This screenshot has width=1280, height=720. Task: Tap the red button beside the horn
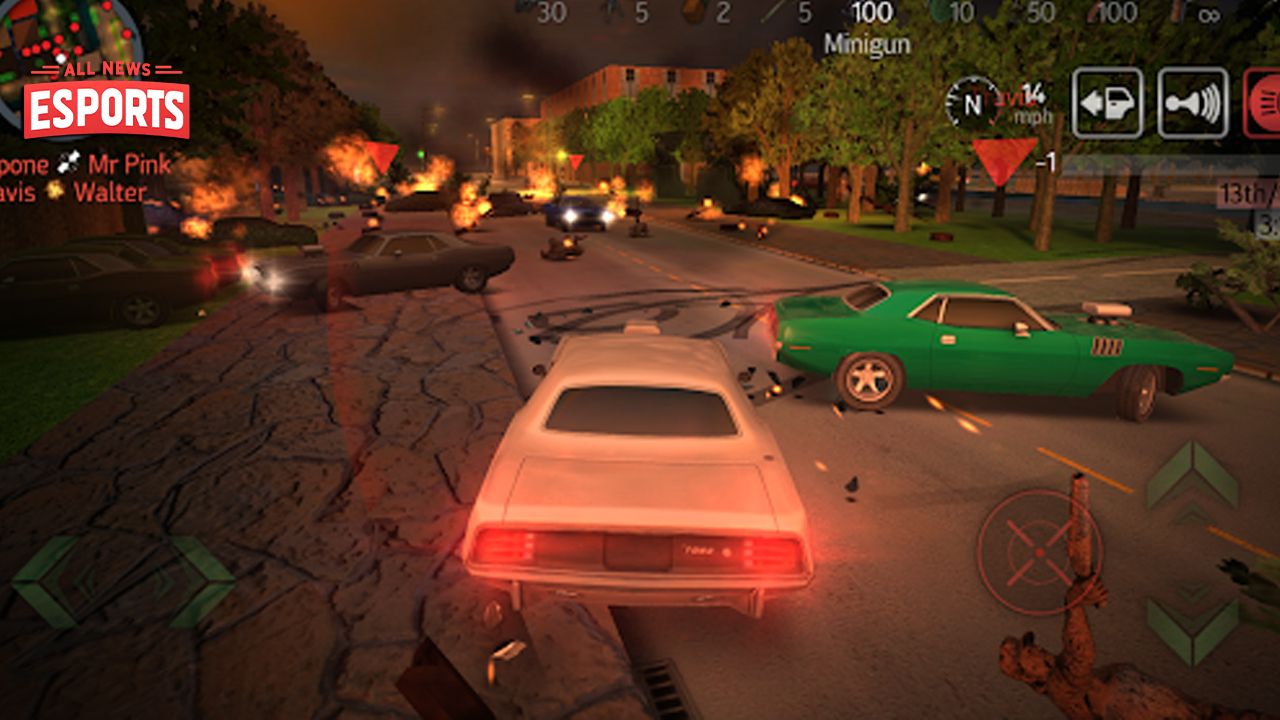pos(1262,102)
